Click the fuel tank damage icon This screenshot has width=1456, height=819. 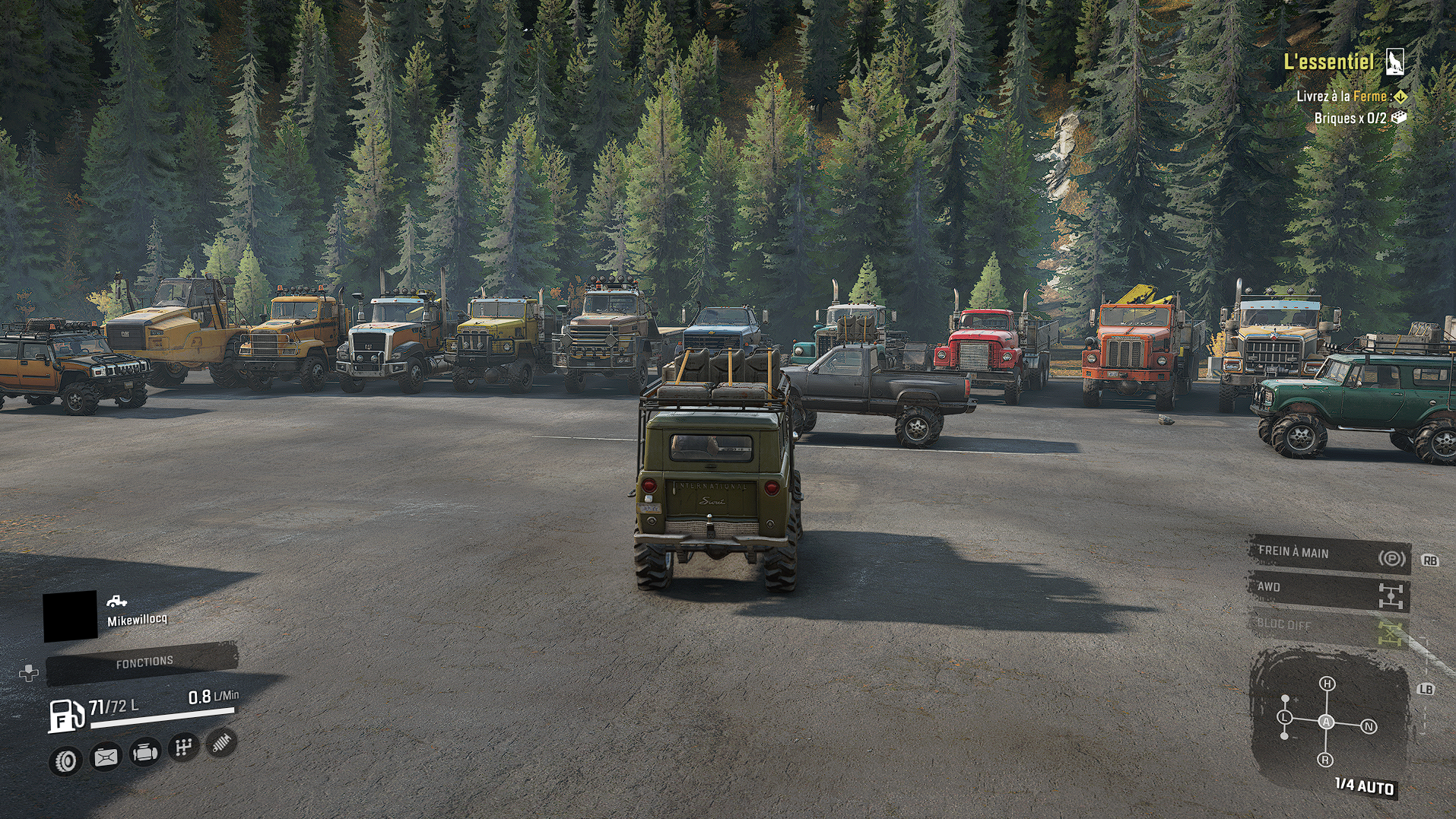pyautogui.click(x=106, y=757)
